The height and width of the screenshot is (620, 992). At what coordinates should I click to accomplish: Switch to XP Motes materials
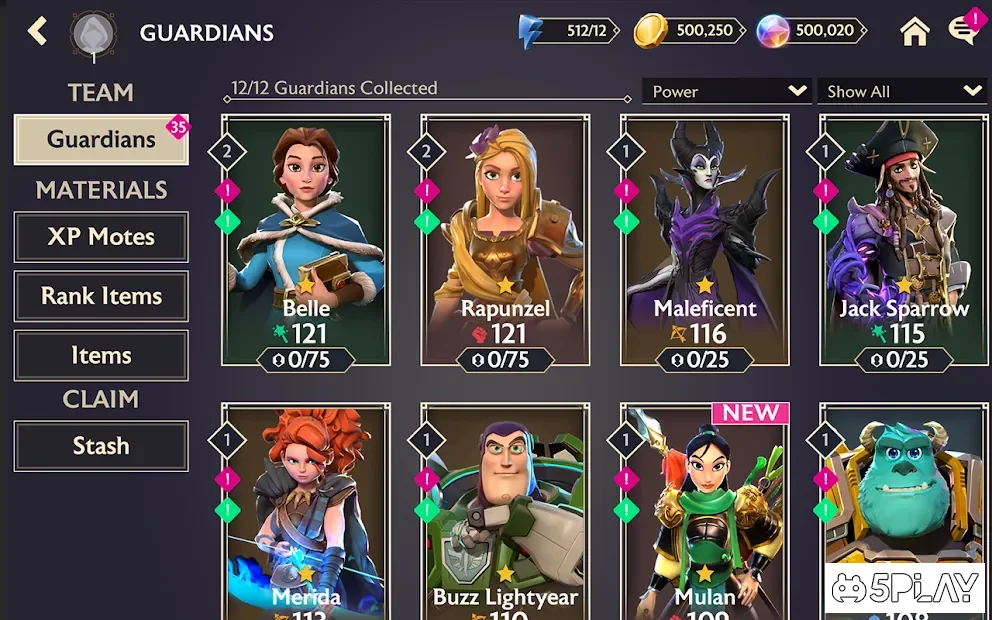[x=101, y=237]
